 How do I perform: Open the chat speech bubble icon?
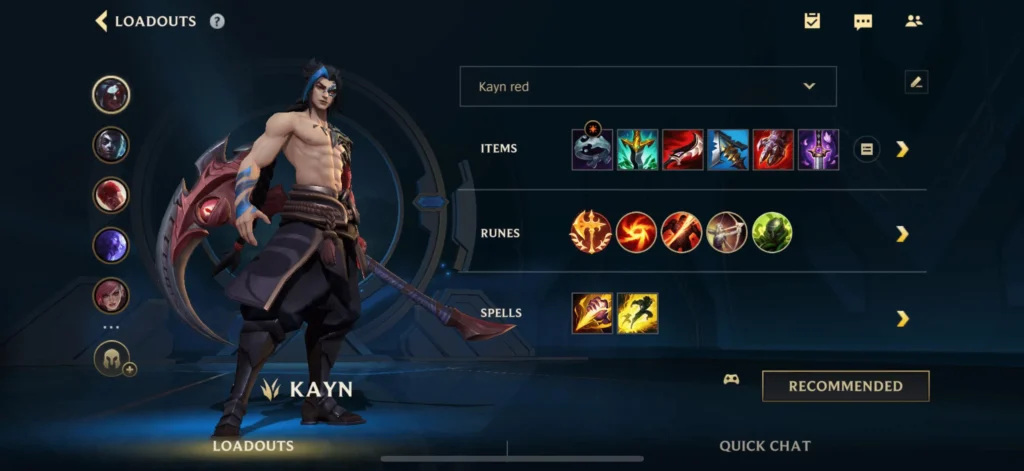tap(863, 21)
